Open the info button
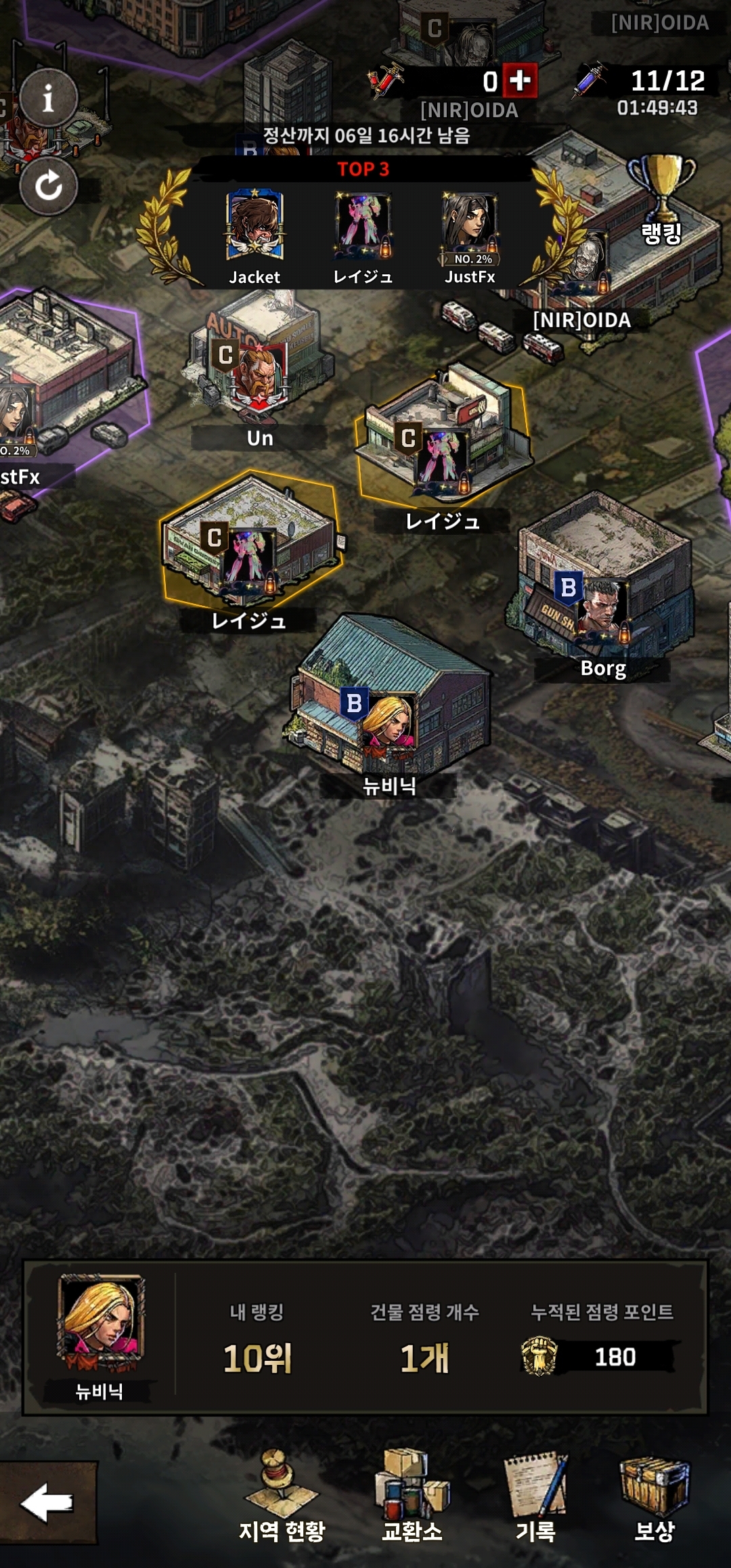This screenshot has width=731, height=1568. tap(48, 98)
